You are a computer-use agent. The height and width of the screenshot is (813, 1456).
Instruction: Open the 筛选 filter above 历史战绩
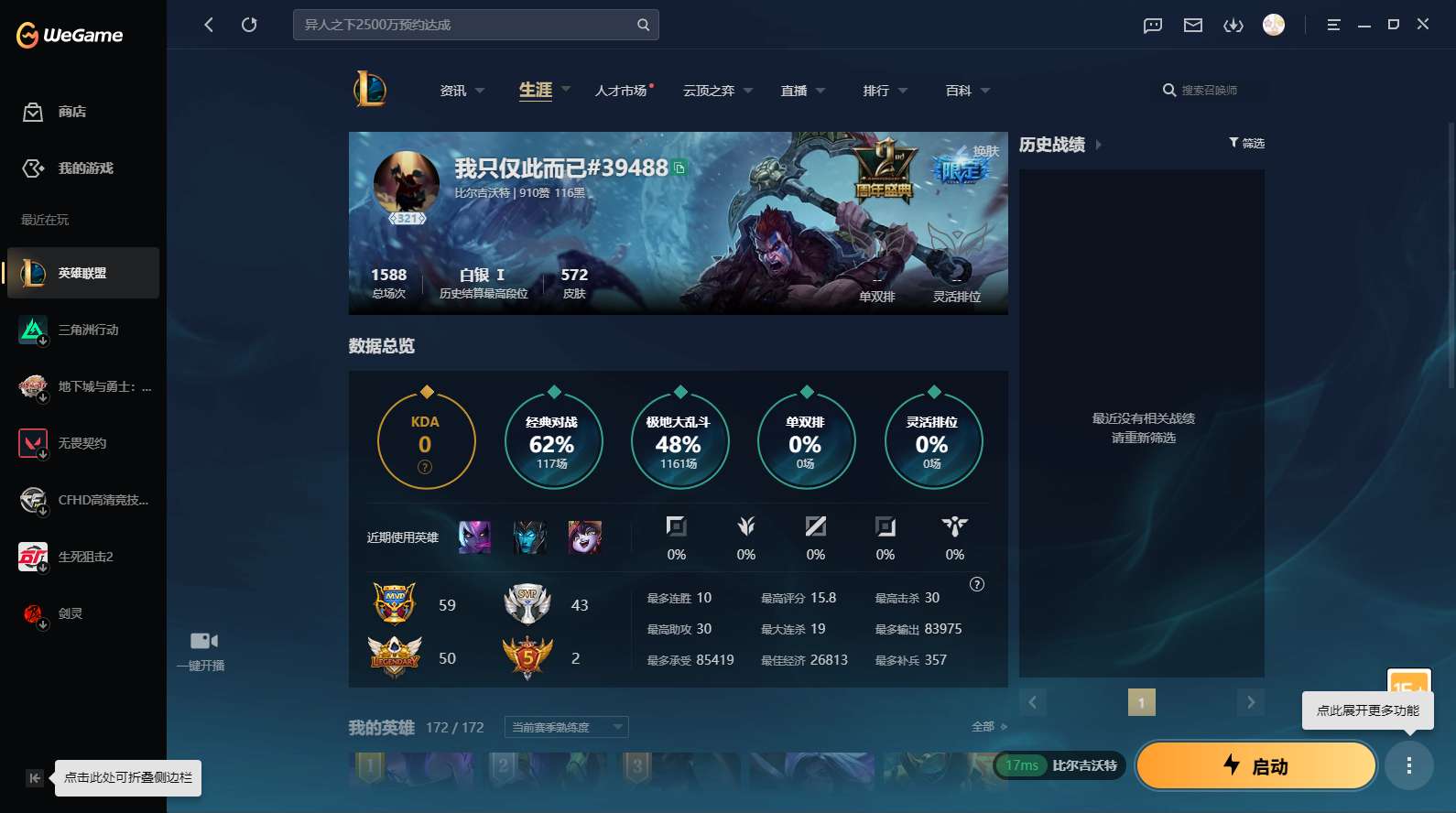[x=1246, y=143]
